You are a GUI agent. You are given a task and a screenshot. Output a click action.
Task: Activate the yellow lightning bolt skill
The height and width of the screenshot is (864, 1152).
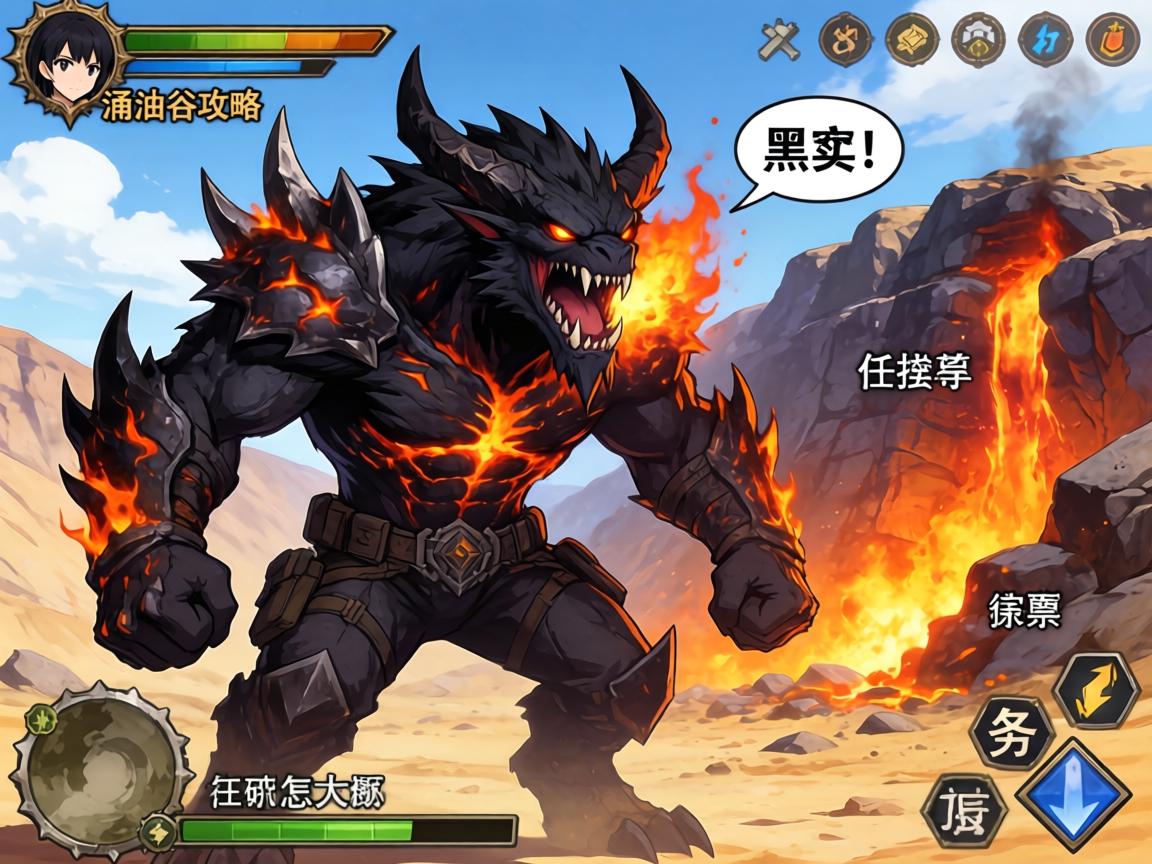pyautogui.click(x=1097, y=690)
